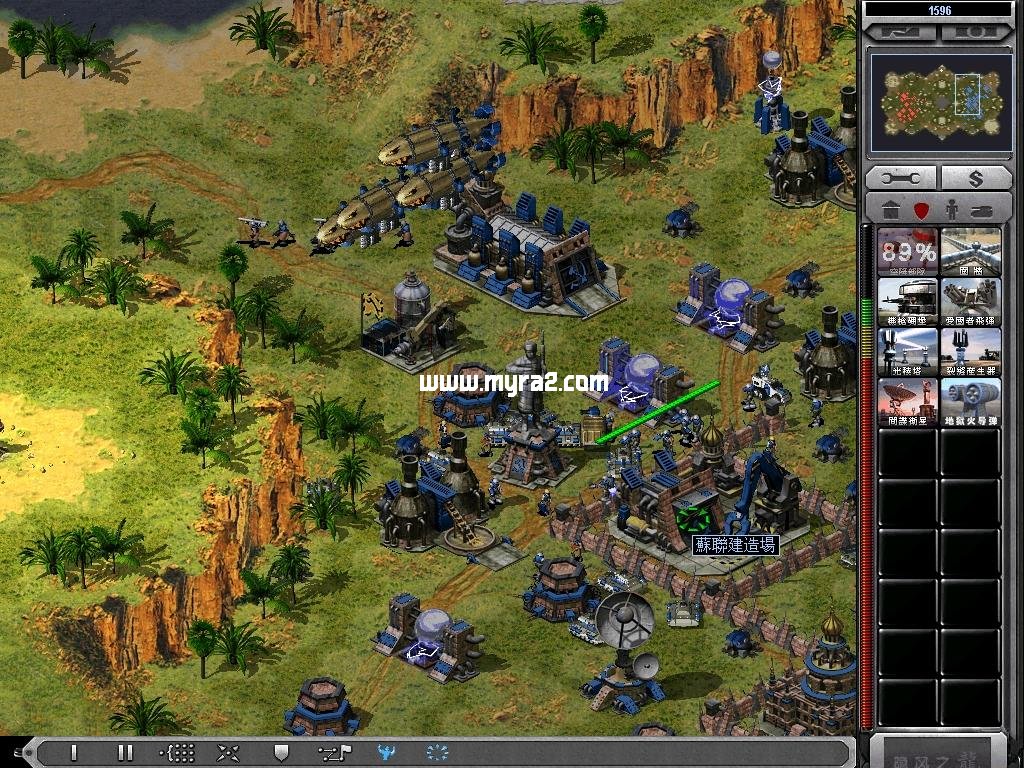Screen dimensions: 1024x768
Task: Click the dotted team formation button
Action: [177, 752]
